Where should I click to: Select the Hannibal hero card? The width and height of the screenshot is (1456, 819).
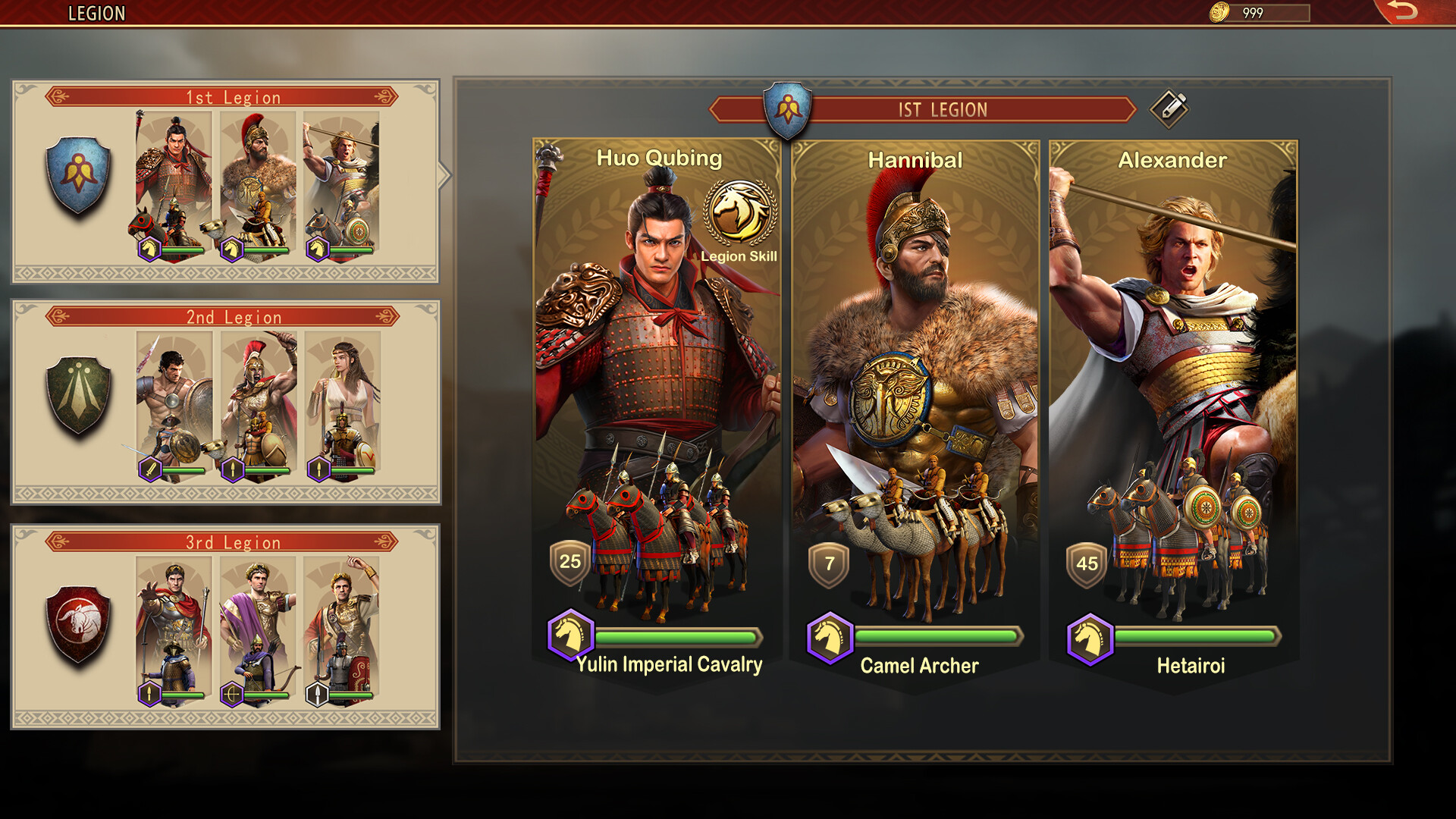(914, 341)
